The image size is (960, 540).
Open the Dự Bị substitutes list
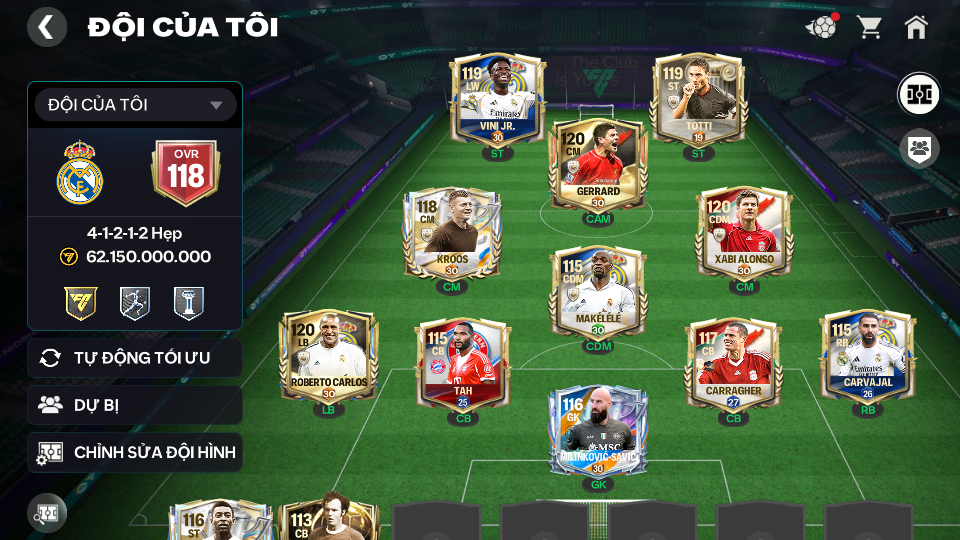135,405
